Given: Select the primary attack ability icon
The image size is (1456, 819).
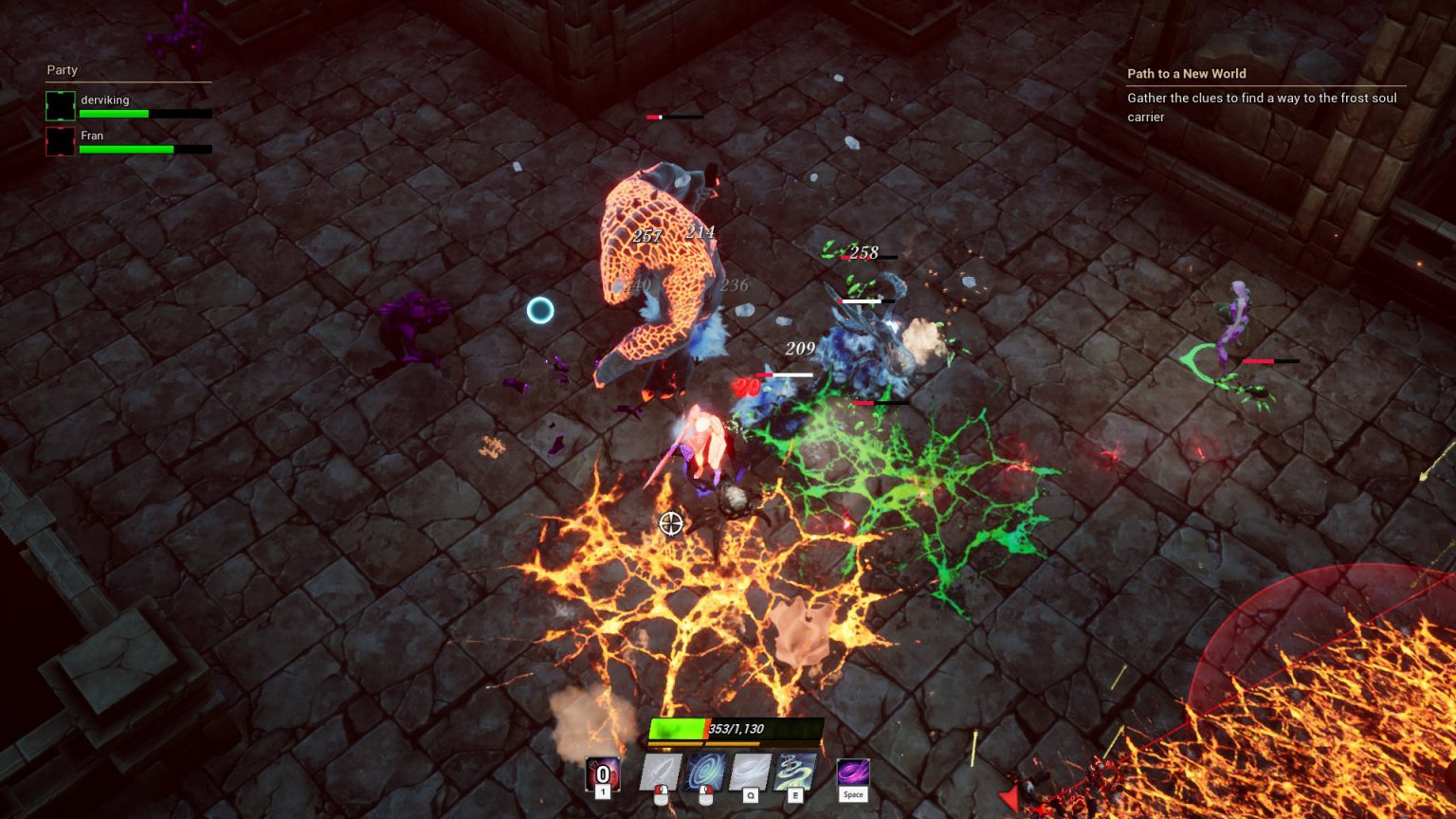Looking at the screenshot, I should pyautogui.click(x=662, y=772).
